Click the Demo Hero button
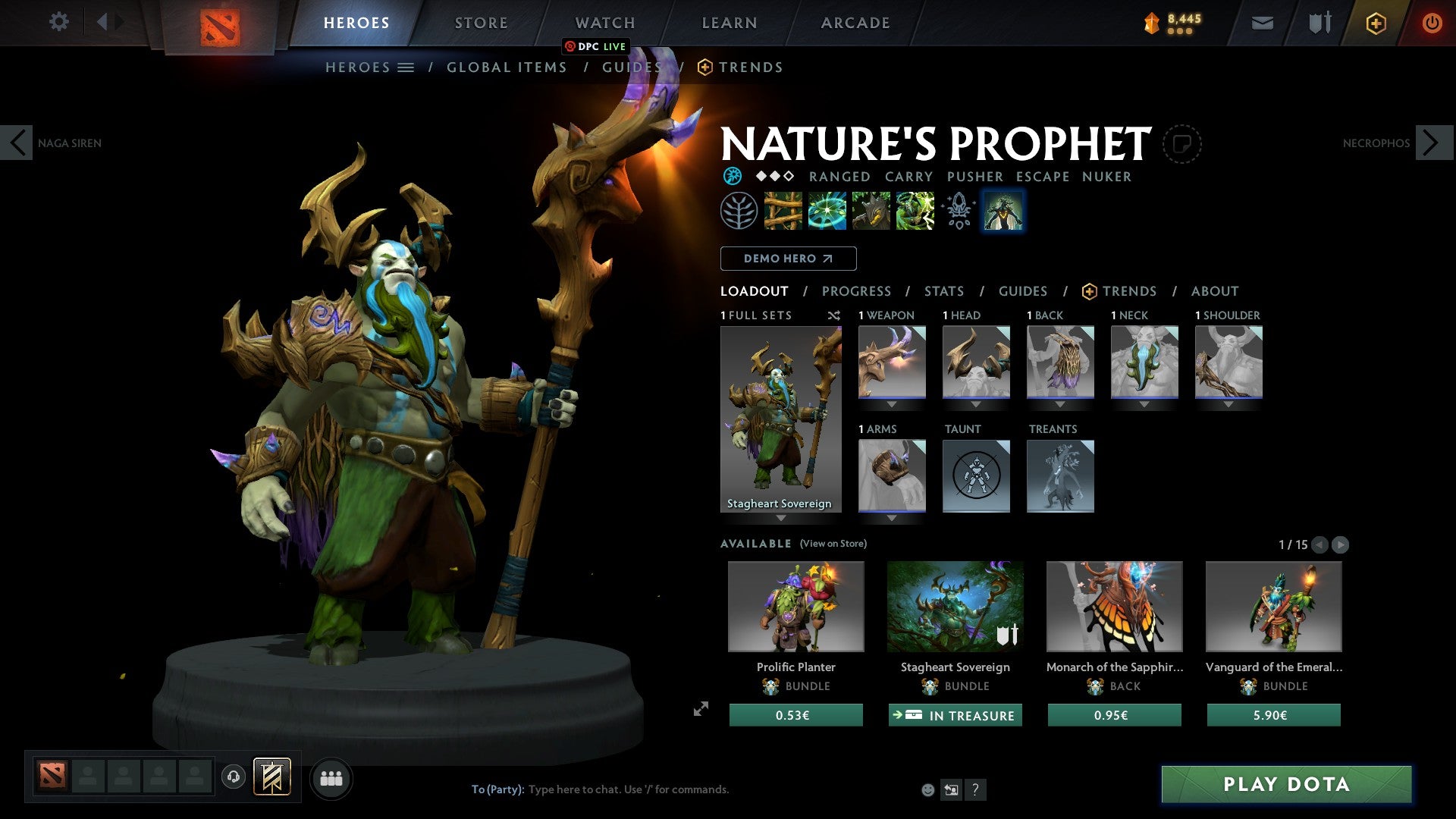 [789, 258]
